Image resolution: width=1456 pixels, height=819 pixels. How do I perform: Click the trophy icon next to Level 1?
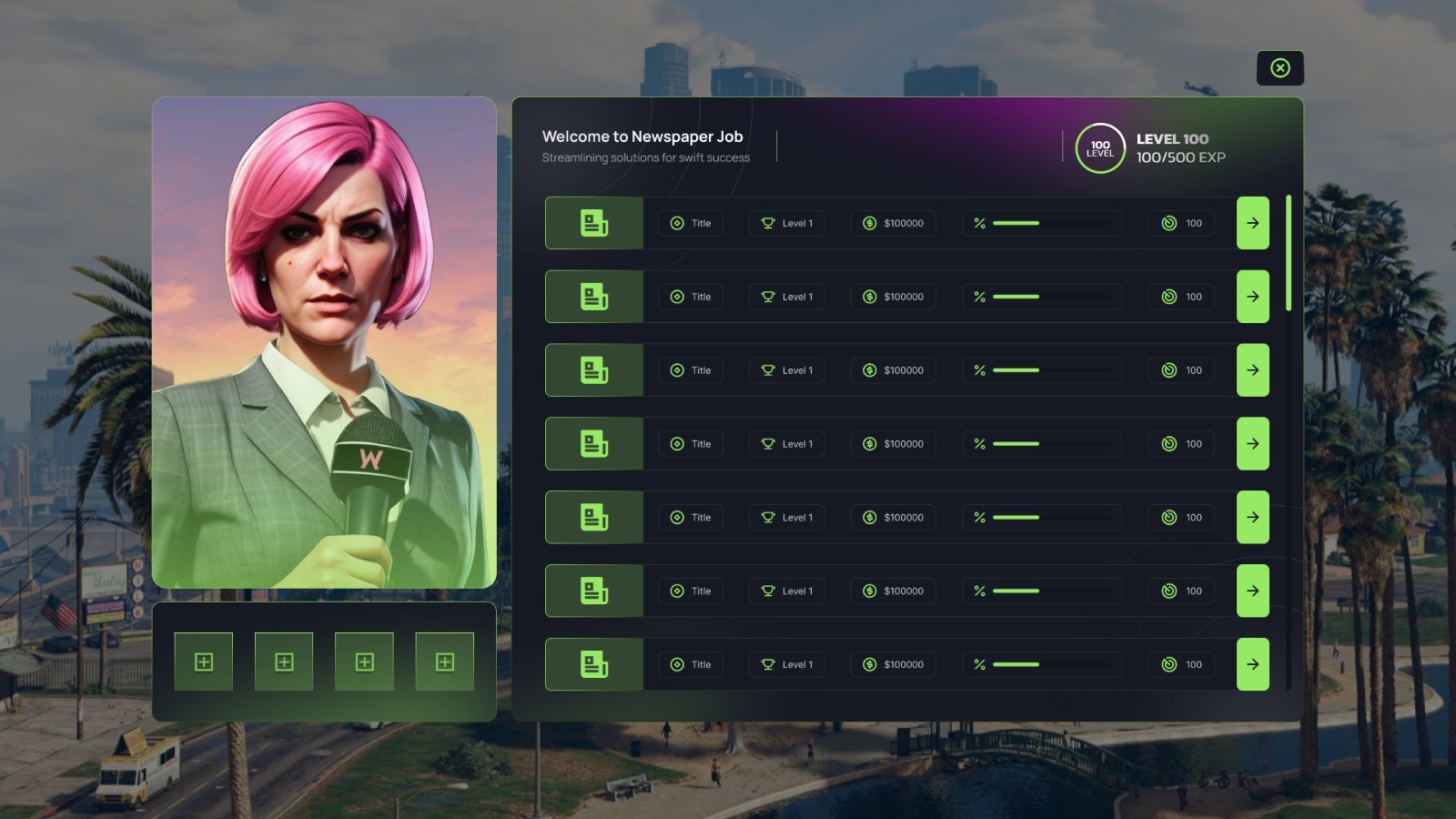[x=767, y=223]
